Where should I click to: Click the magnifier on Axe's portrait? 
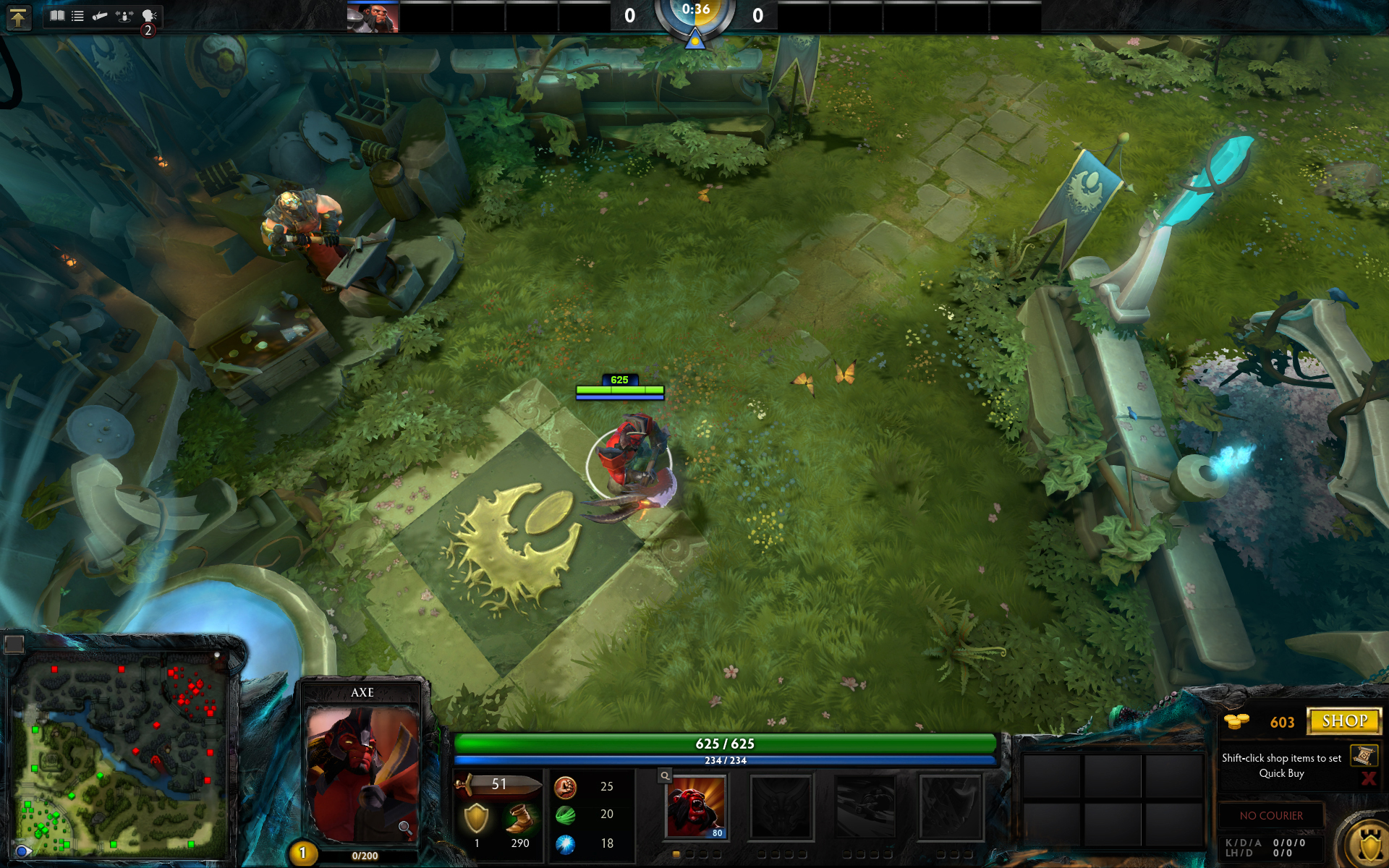[405, 827]
